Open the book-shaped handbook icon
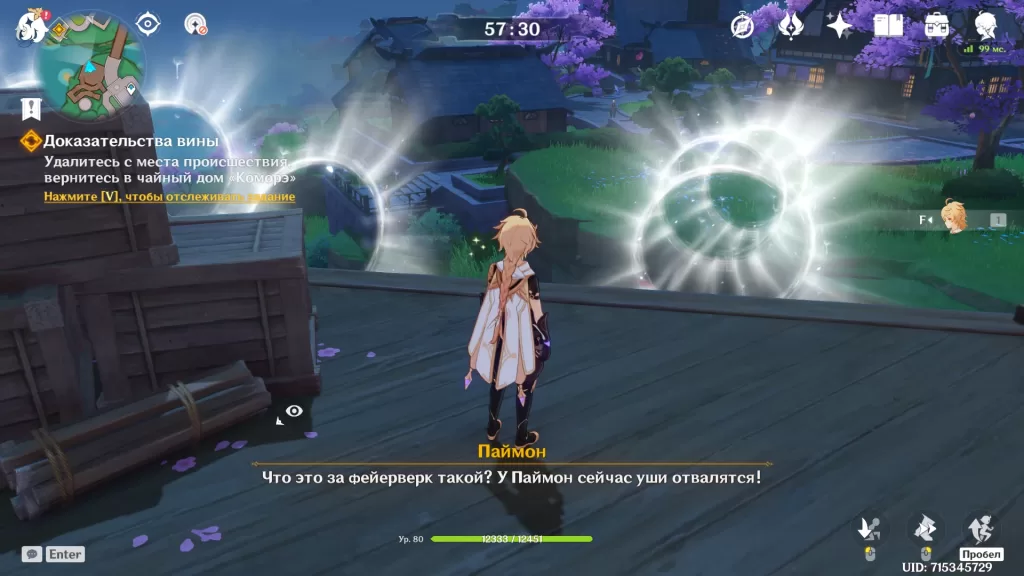 tap(888, 25)
